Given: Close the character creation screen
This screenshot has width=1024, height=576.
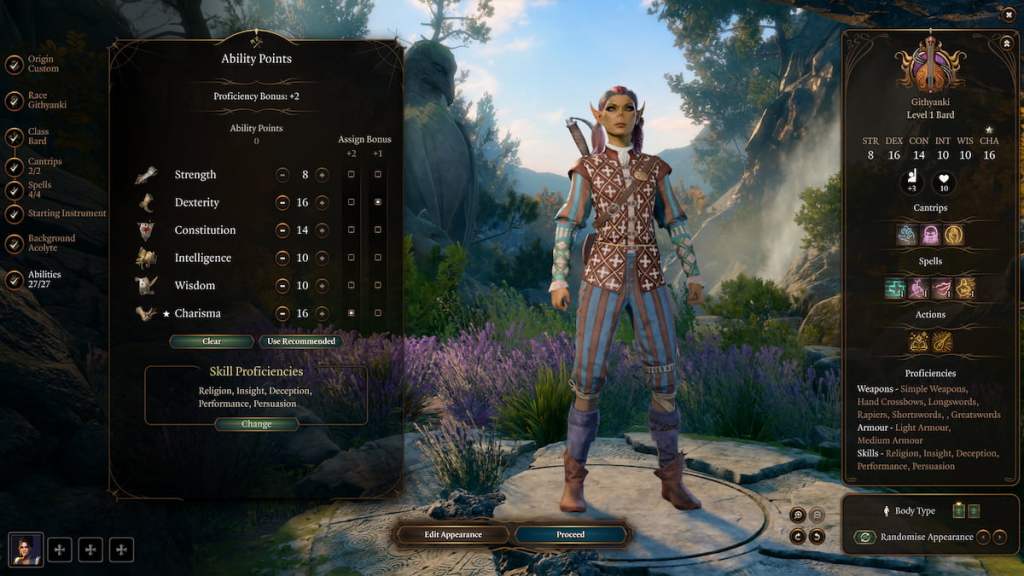Looking at the screenshot, I should [1007, 14].
